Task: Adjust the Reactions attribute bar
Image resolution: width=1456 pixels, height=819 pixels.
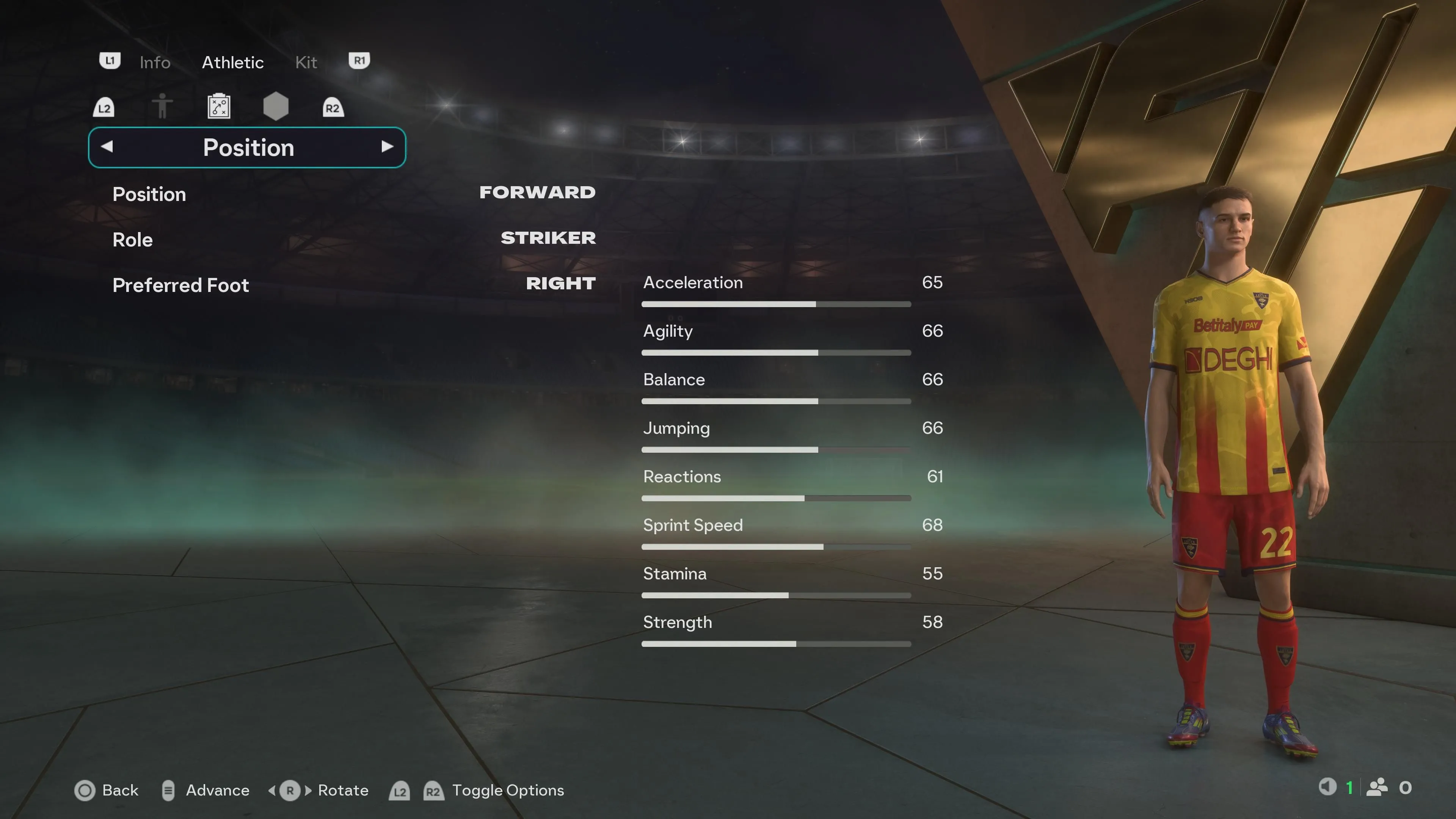Action: (x=775, y=499)
